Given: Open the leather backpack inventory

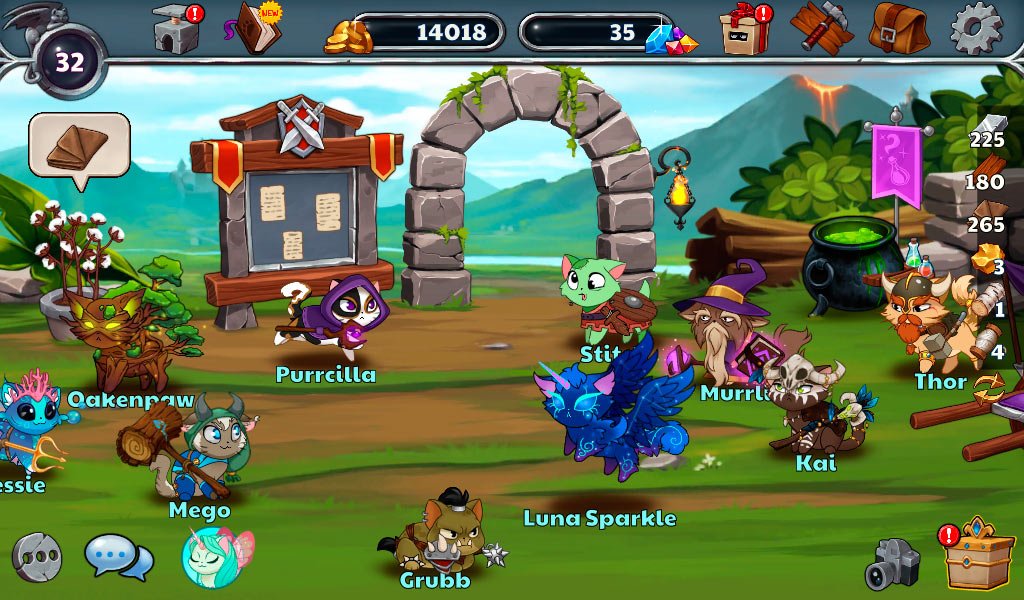Looking at the screenshot, I should 898,28.
